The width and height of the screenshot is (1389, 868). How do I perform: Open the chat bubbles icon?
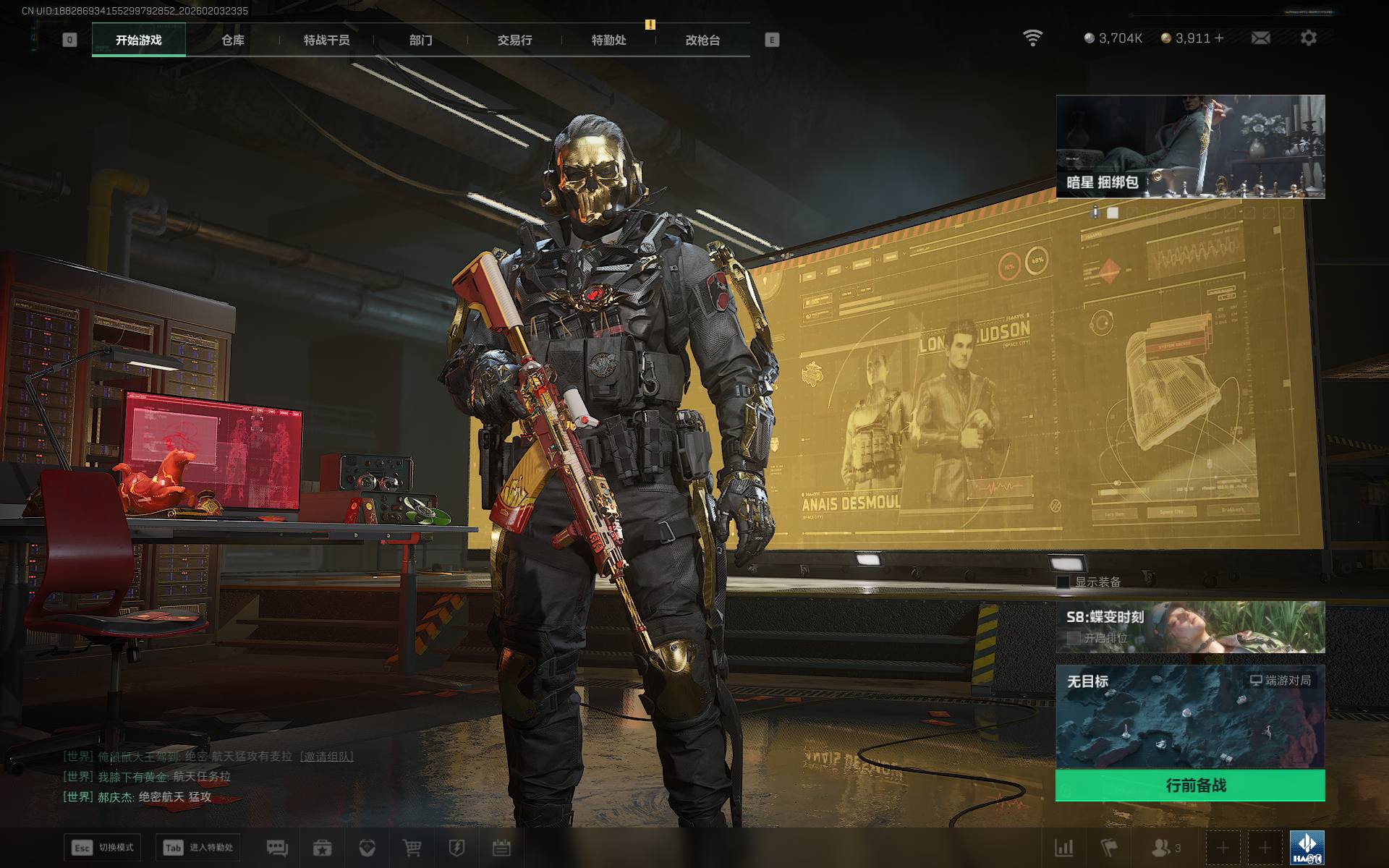point(277,848)
